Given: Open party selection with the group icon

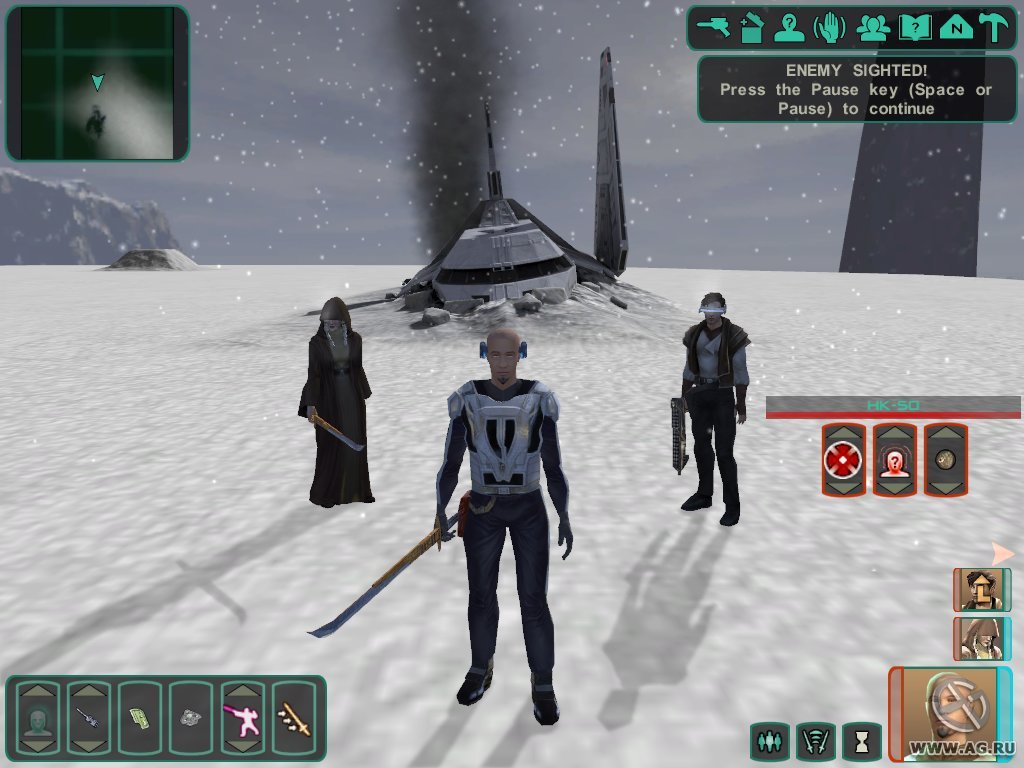Looking at the screenshot, I should click(x=874, y=28).
